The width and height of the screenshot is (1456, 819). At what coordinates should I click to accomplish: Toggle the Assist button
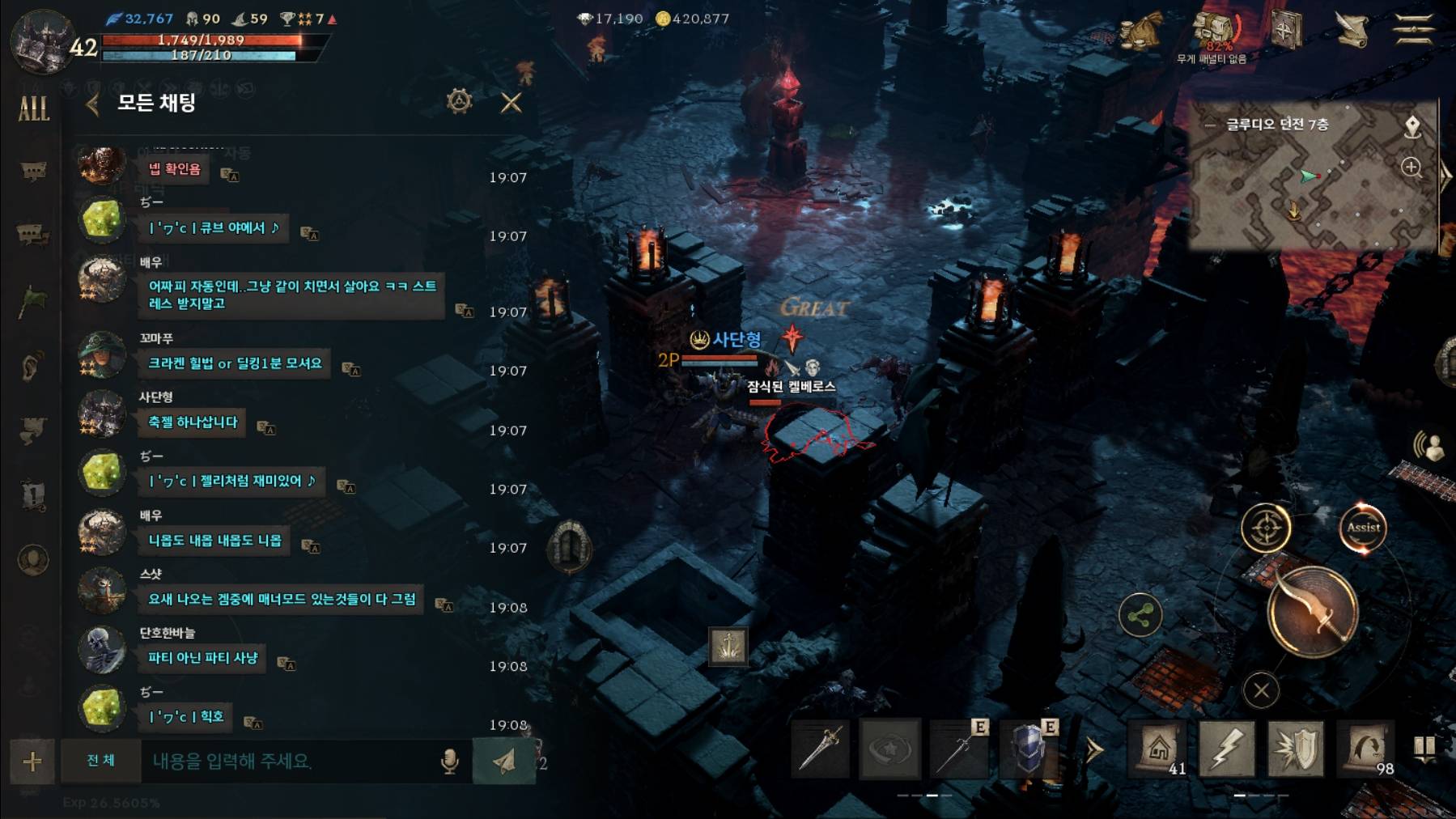pos(1363,528)
